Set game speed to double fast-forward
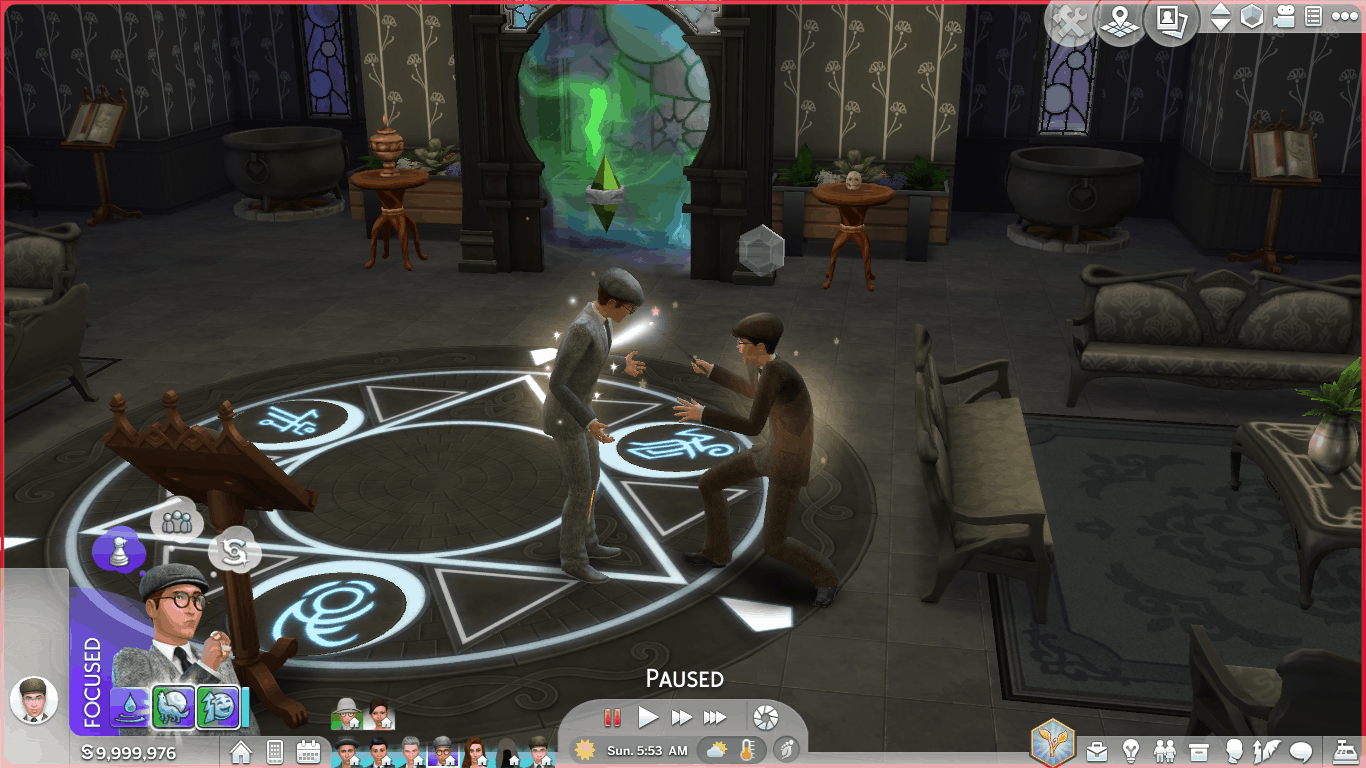 (682, 717)
